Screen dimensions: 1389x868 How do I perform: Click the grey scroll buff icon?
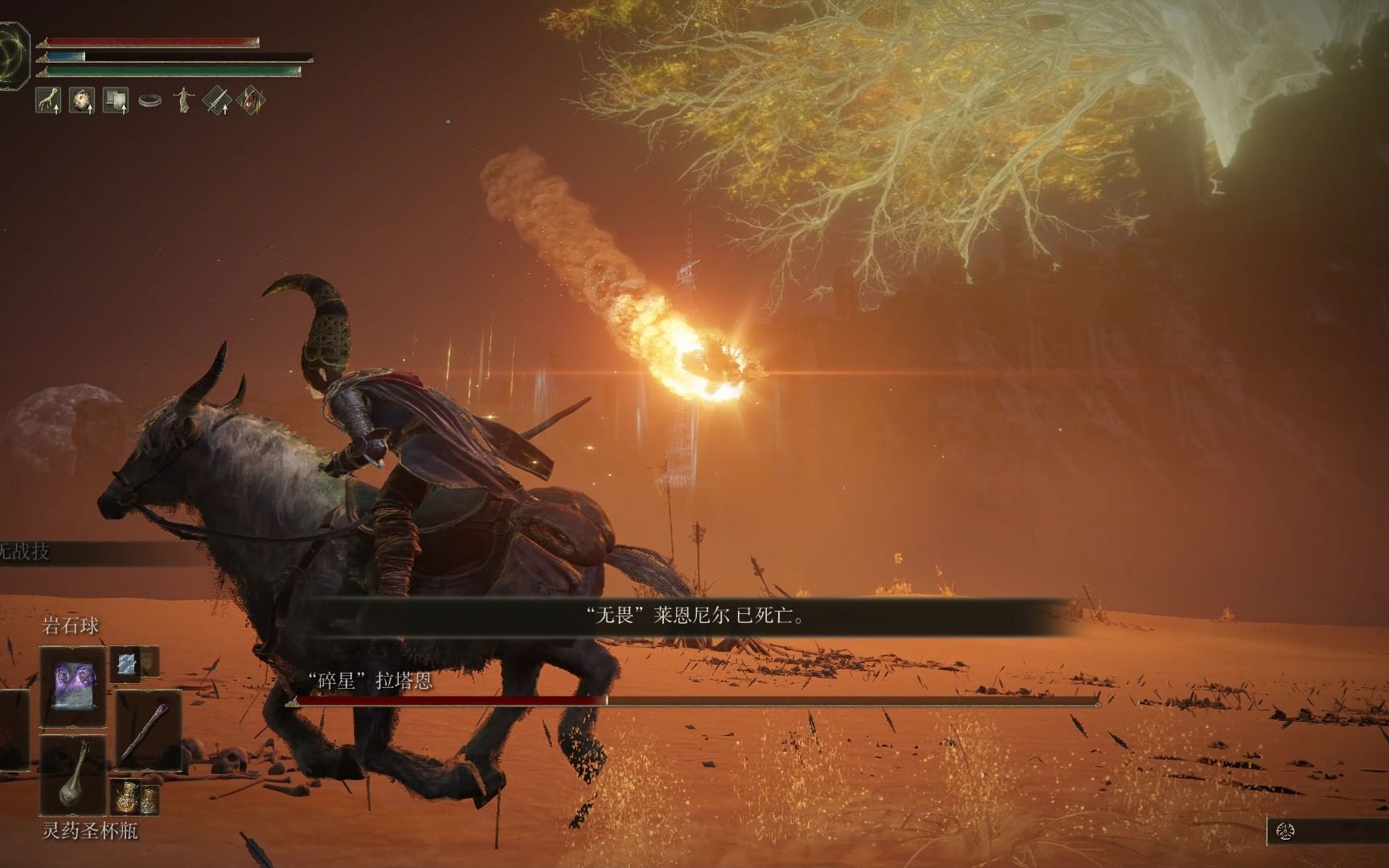click(116, 100)
